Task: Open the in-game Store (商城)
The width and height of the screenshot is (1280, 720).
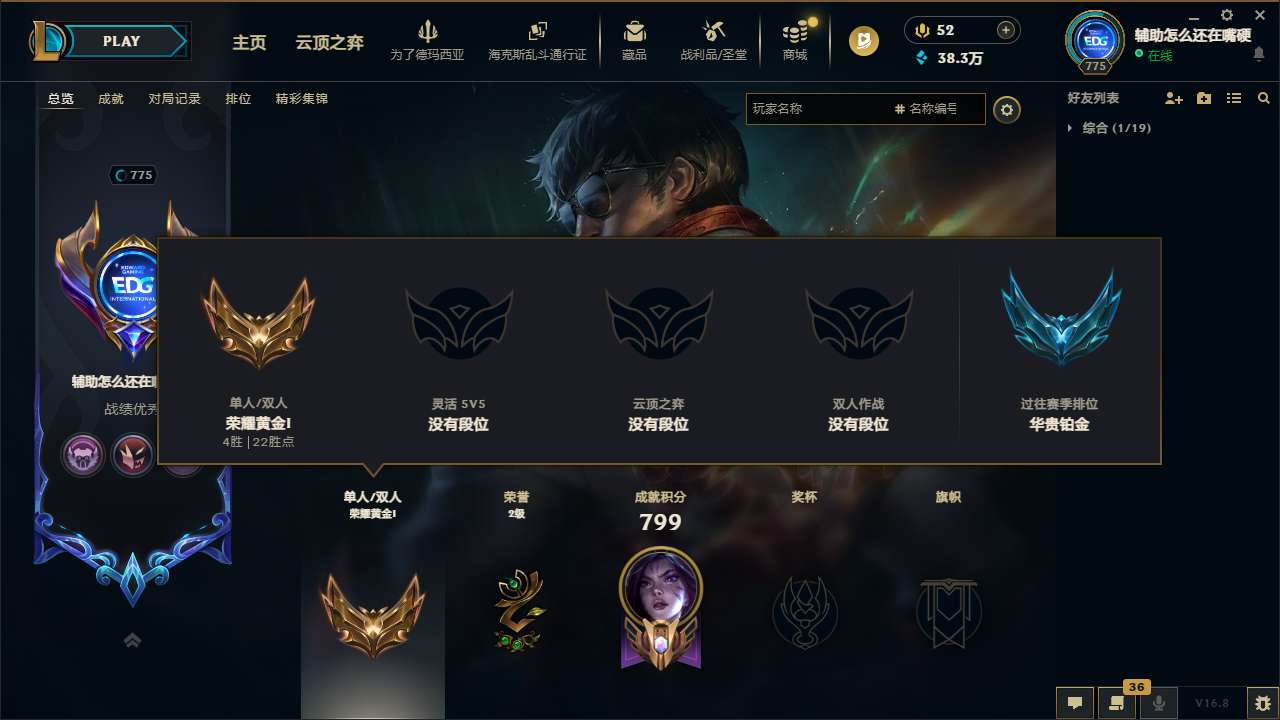Action: click(794, 41)
